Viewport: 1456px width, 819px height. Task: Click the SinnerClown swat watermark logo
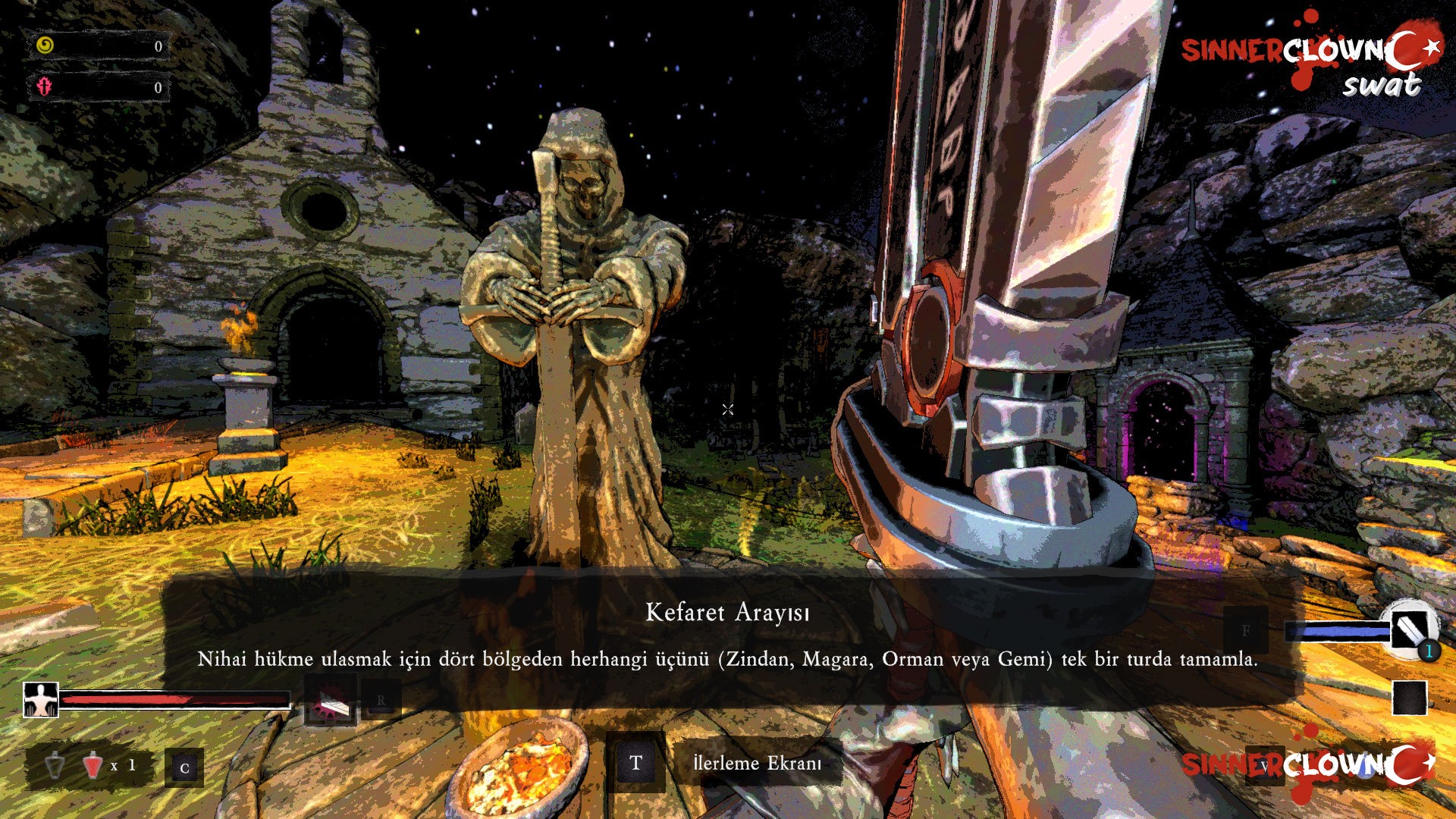[1310, 61]
